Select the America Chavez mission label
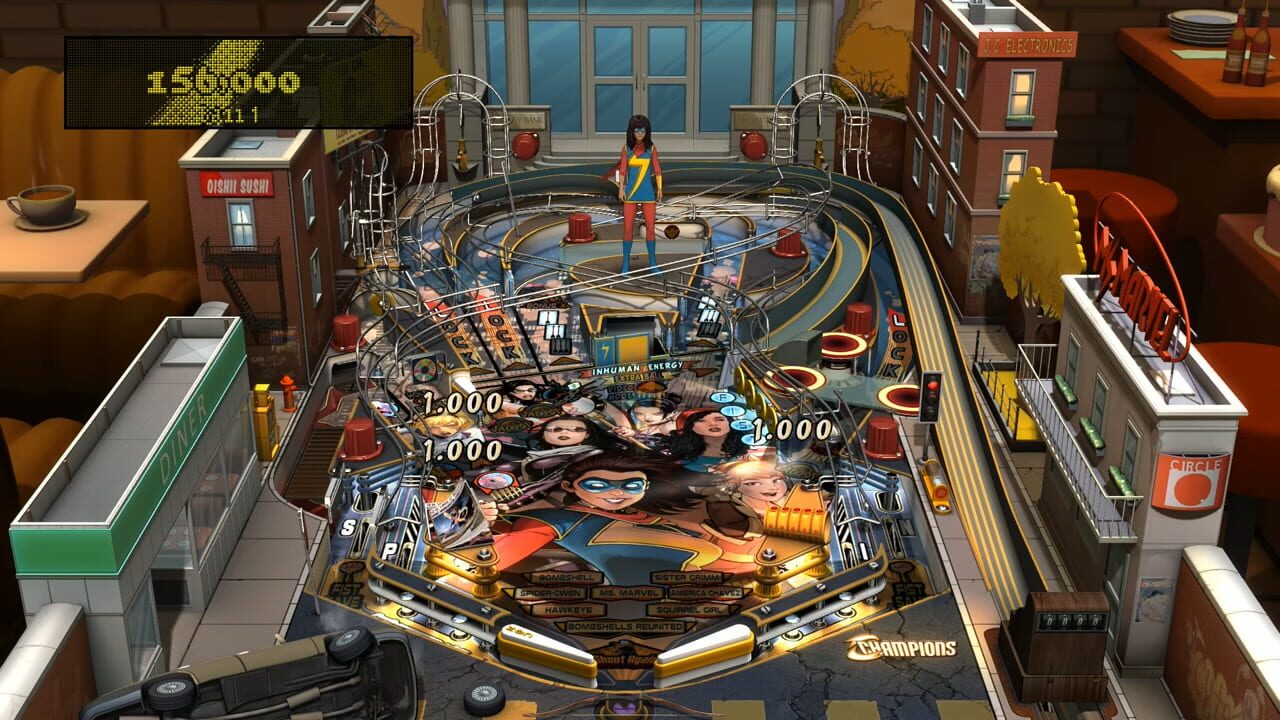 704,593
